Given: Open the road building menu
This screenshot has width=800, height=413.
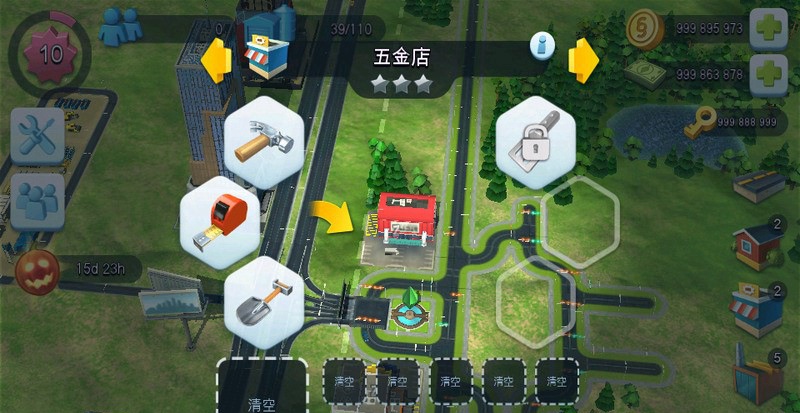Looking at the screenshot, I should pyautogui.click(x=759, y=184).
